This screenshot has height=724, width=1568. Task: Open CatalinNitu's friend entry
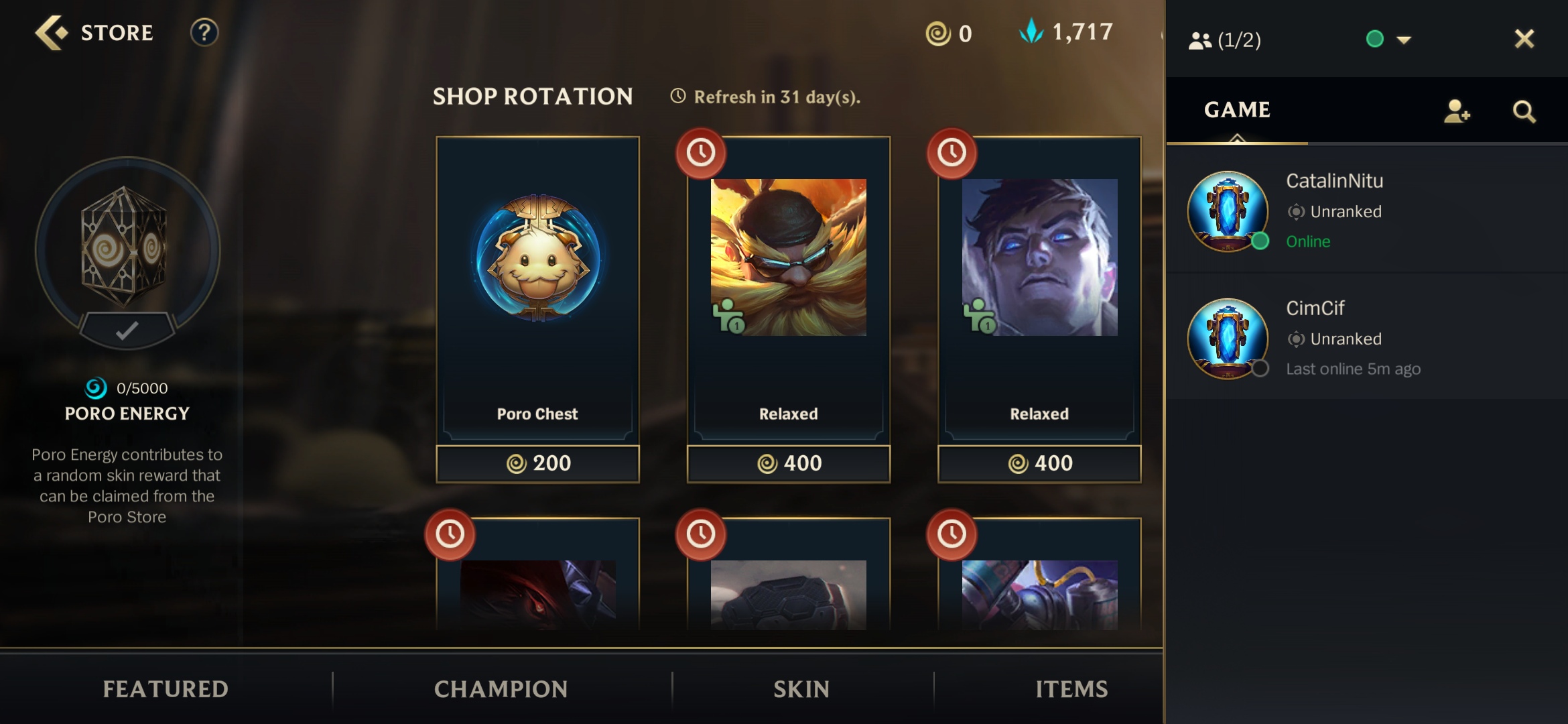[1367, 210]
